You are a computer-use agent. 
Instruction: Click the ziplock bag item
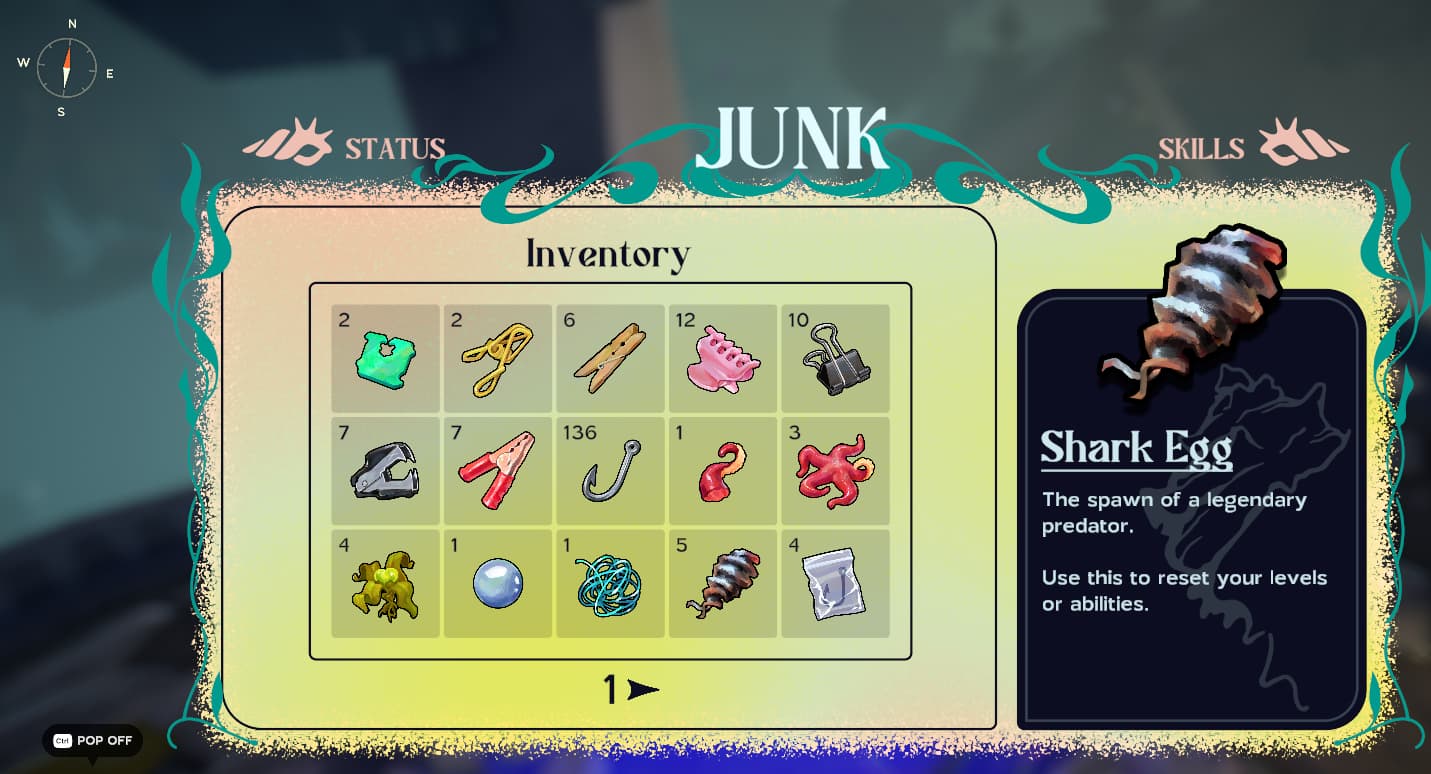[836, 584]
